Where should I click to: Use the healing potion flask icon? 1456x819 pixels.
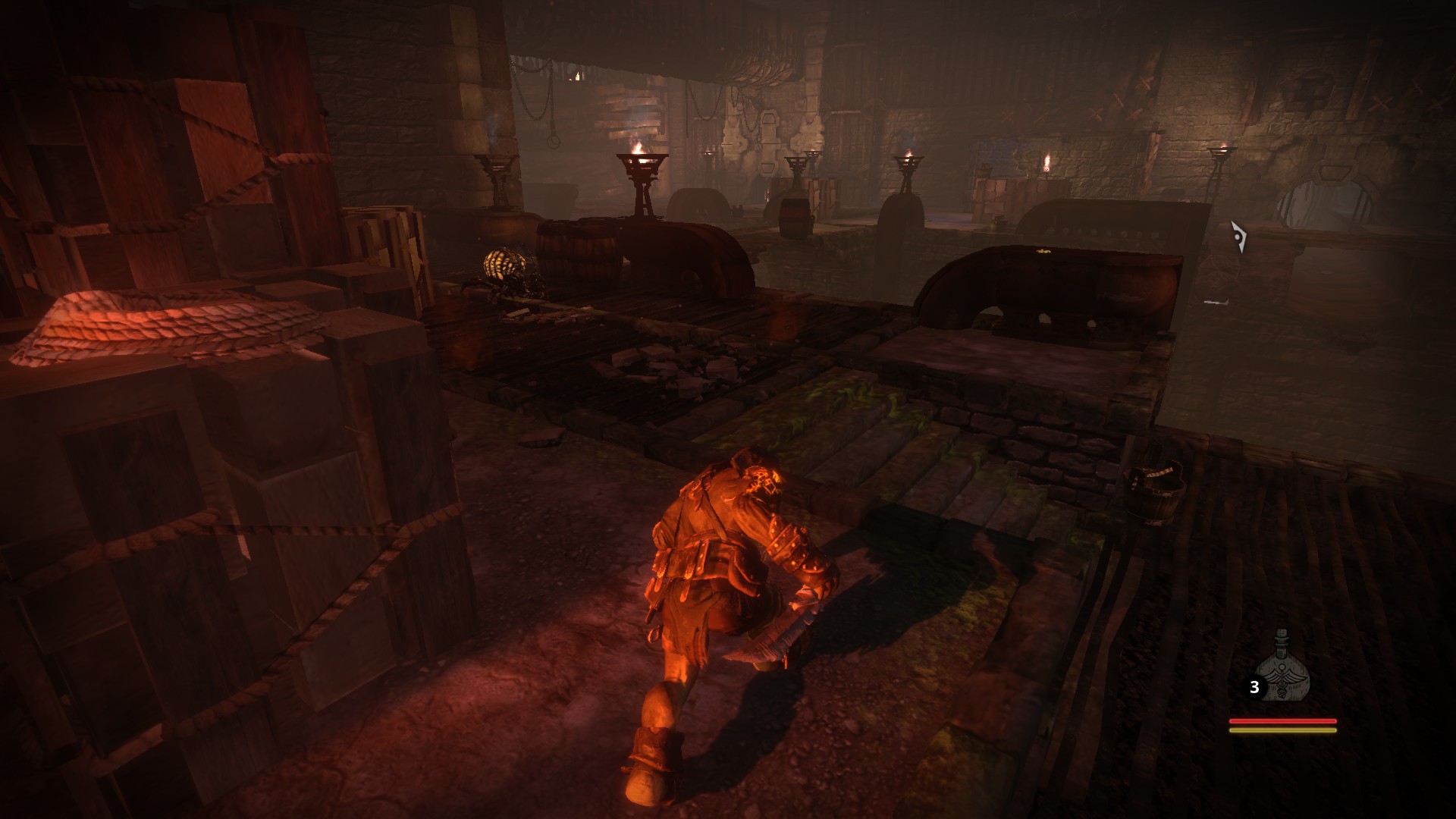pyautogui.click(x=1282, y=667)
